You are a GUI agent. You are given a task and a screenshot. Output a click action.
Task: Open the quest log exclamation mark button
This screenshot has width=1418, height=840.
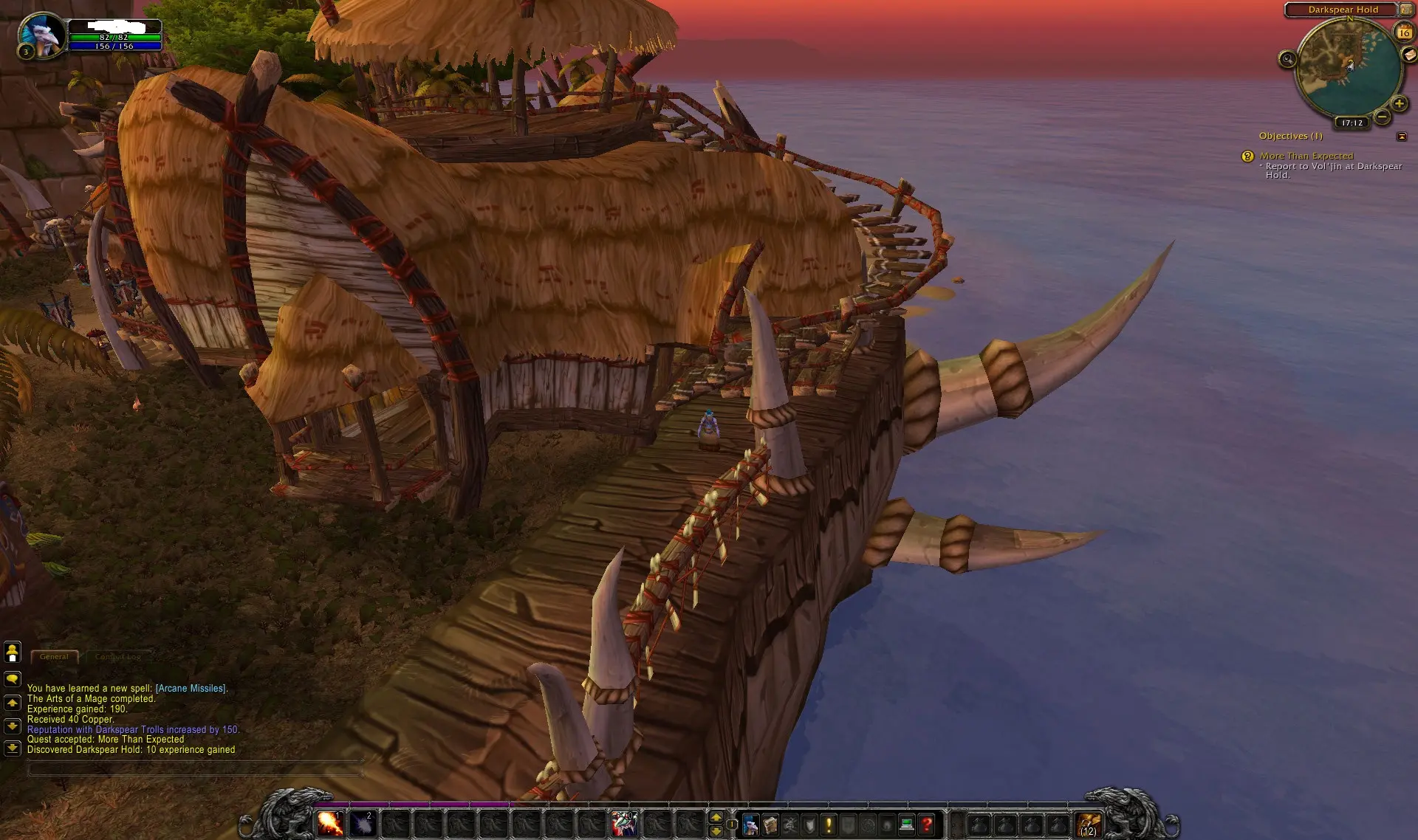828,824
